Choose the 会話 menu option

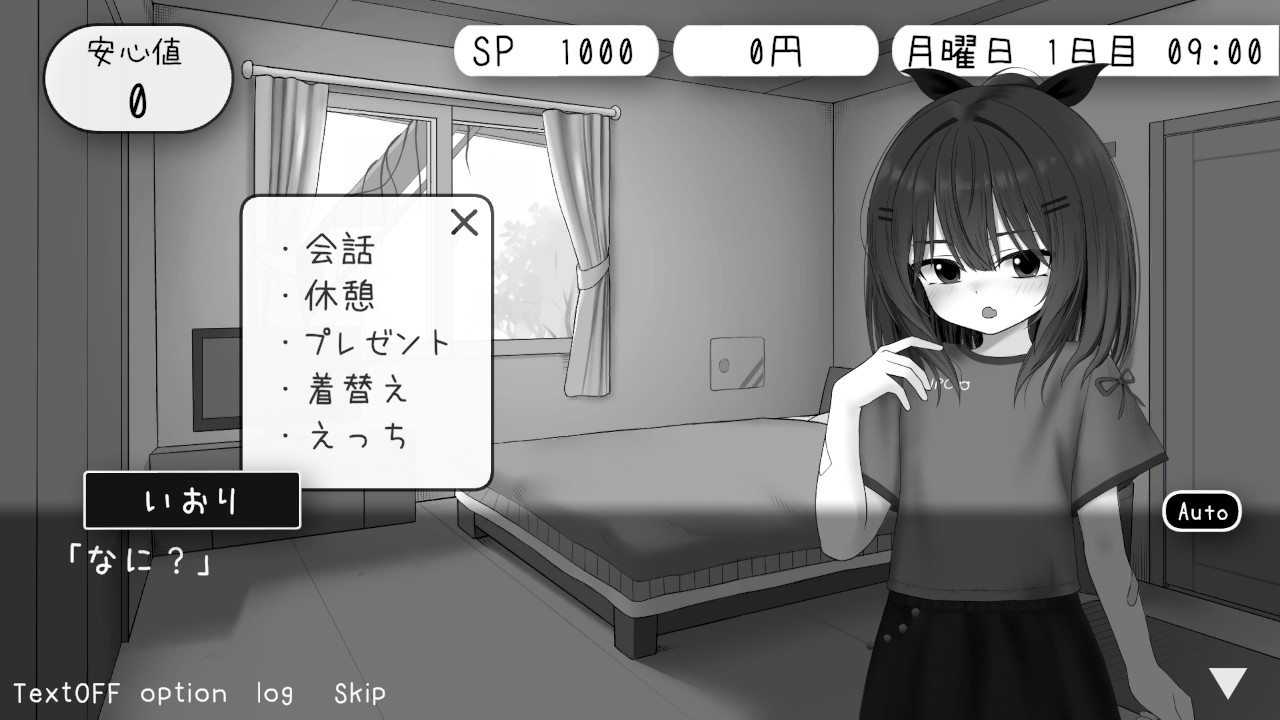click(x=338, y=251)
